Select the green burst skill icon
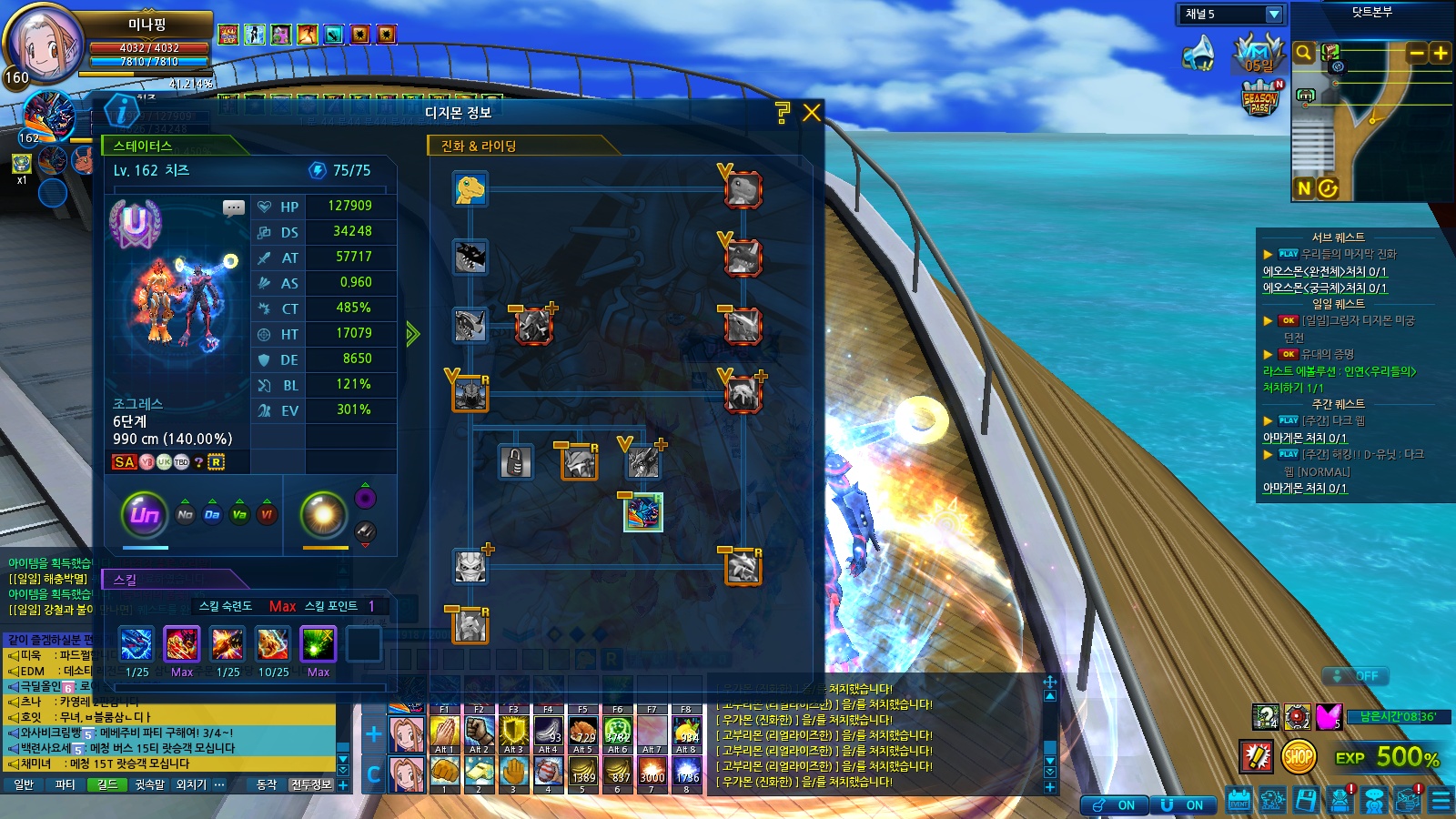The height and width of the screenshot is (819, 1456). (x=318, y=644)
